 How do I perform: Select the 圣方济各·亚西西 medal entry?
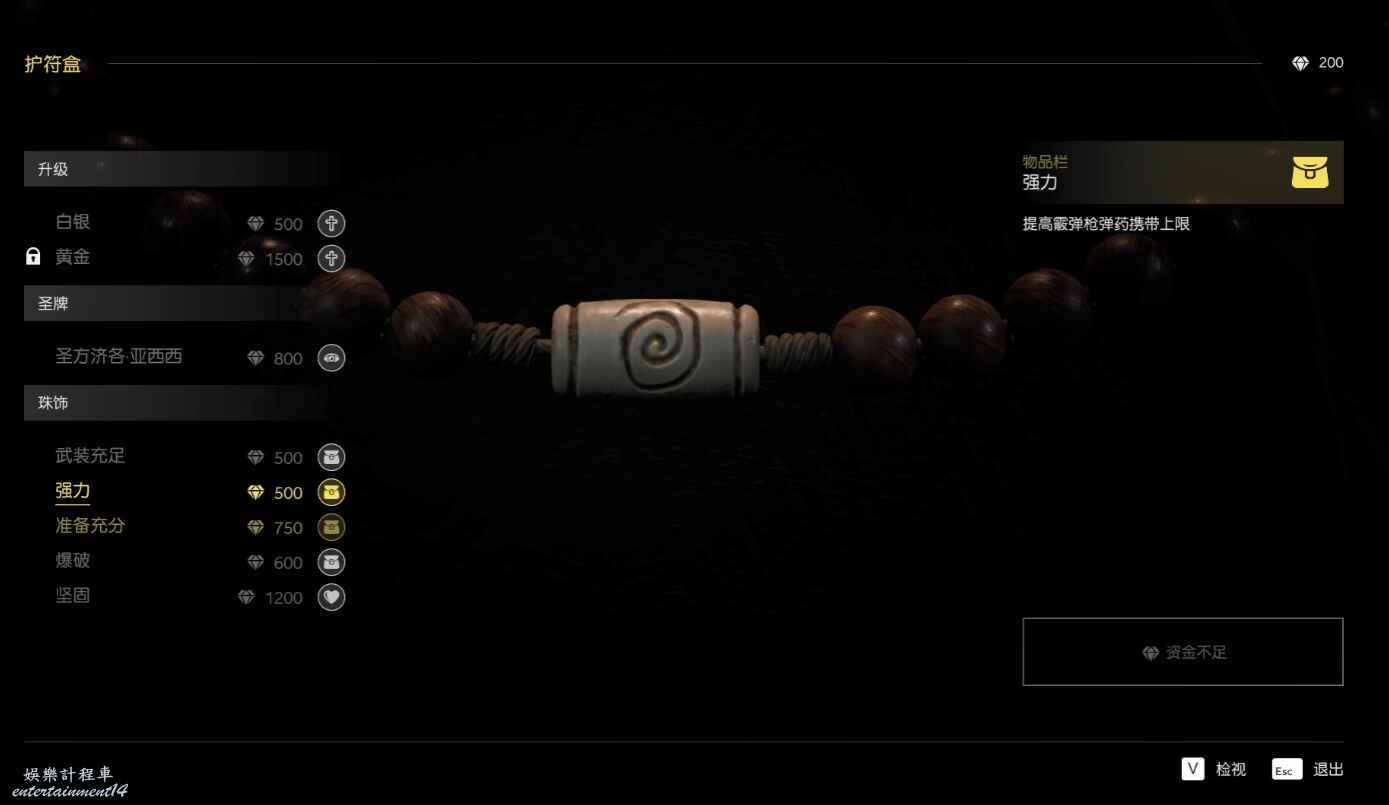pyautogui.click(x=119, y=357)
